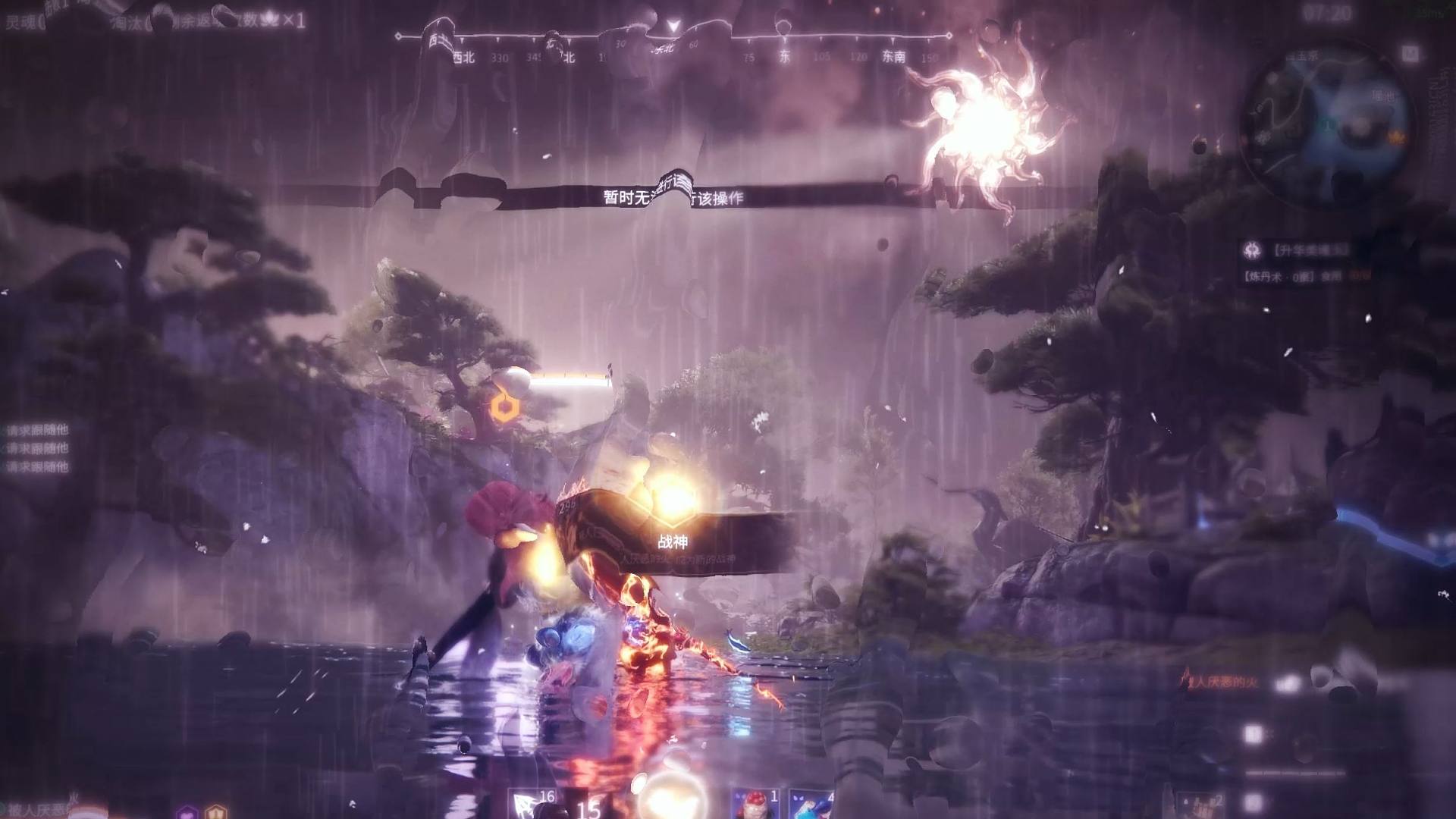Use the red-capped potion item slot
Viewport: 1456px width, 819px height.
pos(755,804)
